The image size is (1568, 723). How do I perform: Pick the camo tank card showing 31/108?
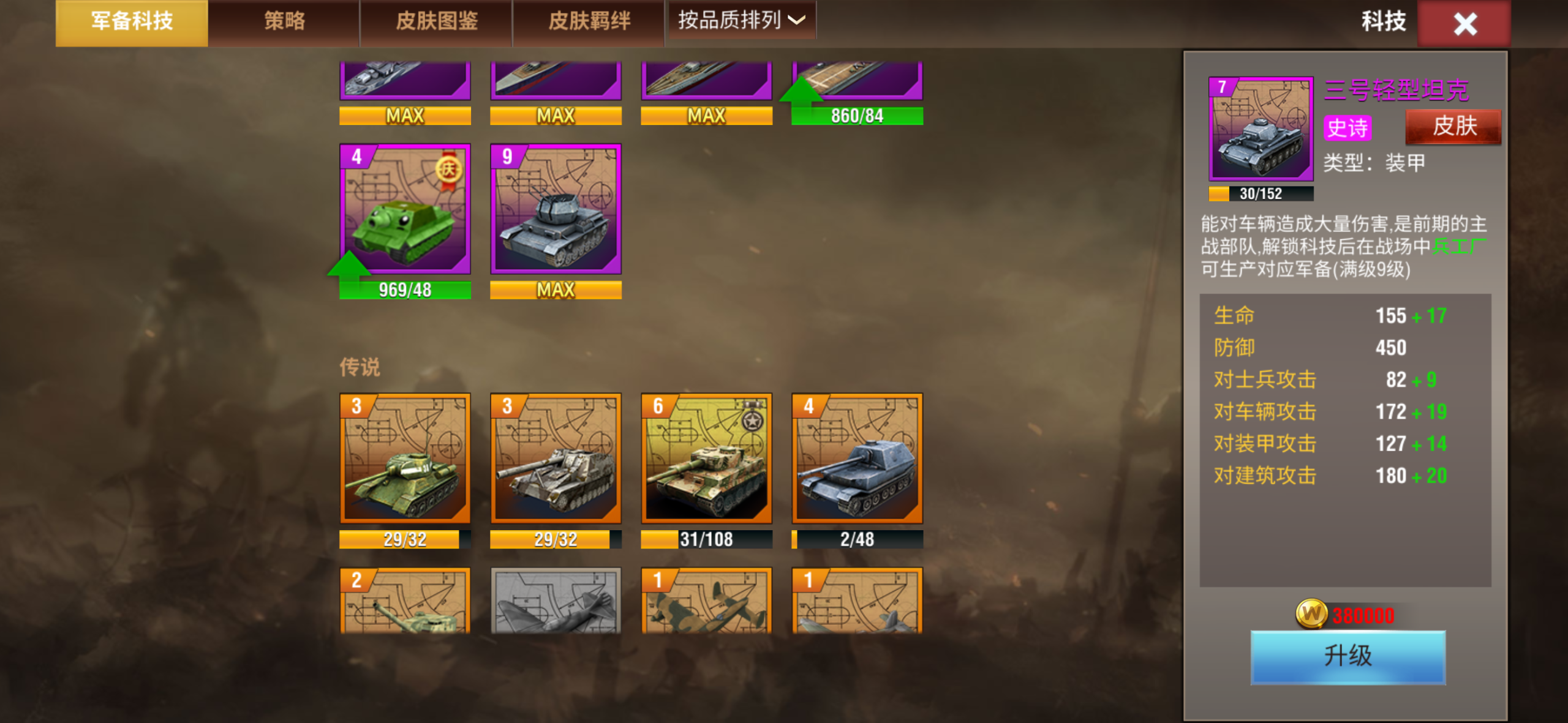coord(706,459)
